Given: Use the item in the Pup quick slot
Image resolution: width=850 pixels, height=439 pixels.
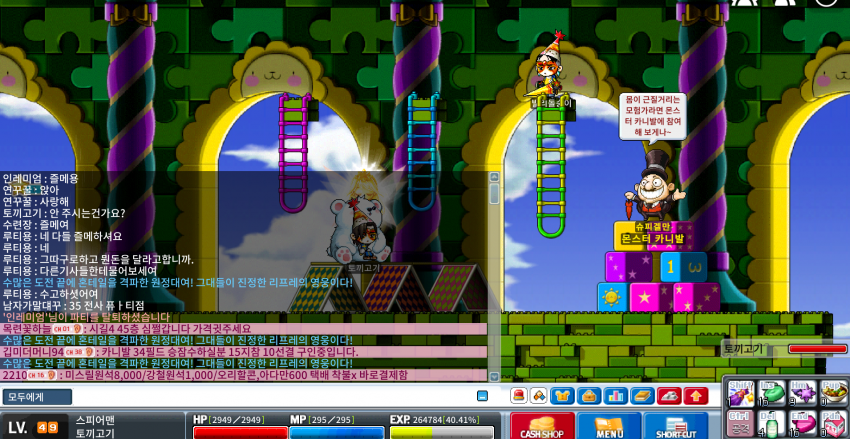Looking at the screenshot, I should 834,393.
